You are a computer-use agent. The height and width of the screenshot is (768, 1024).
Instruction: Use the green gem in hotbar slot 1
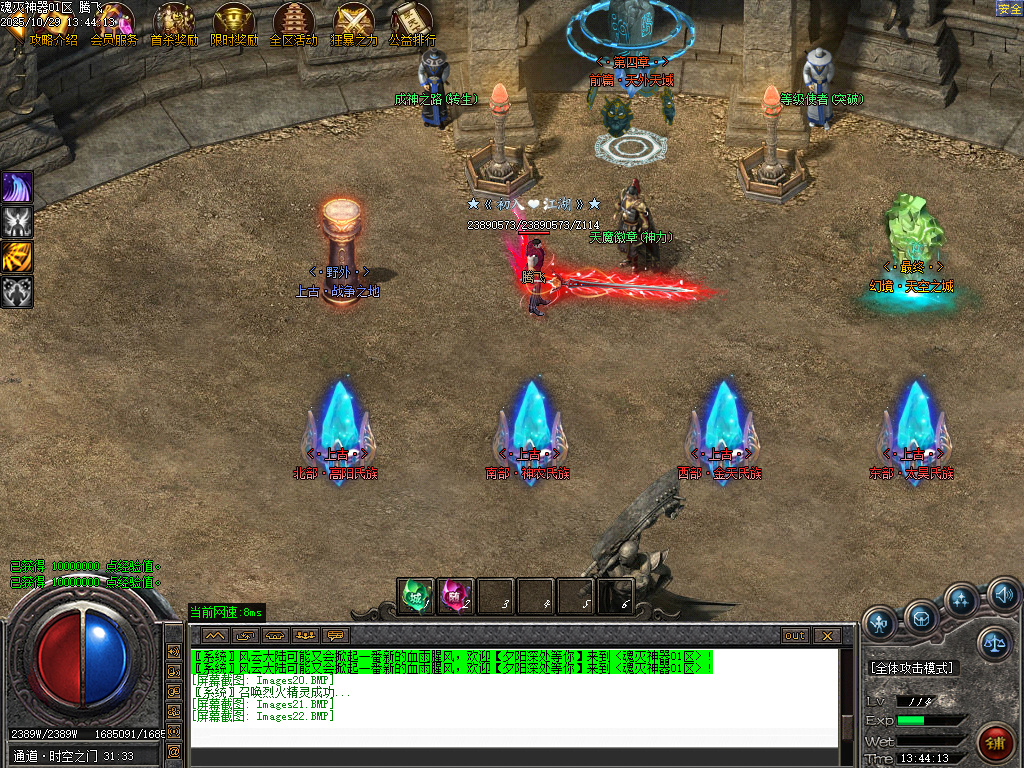tap(416, 596)
